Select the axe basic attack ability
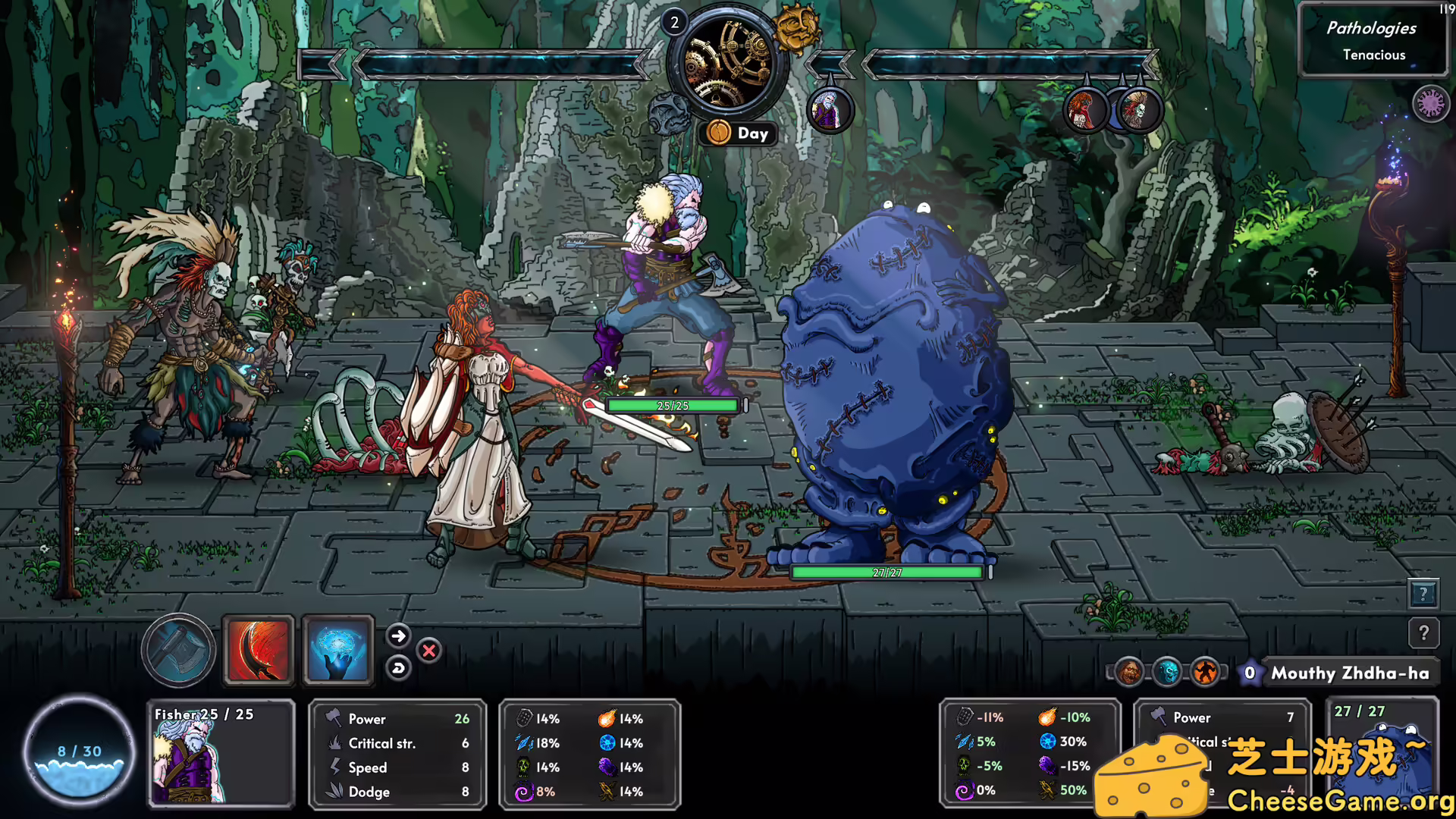1456x819 pixels. [x=179, y=650]
